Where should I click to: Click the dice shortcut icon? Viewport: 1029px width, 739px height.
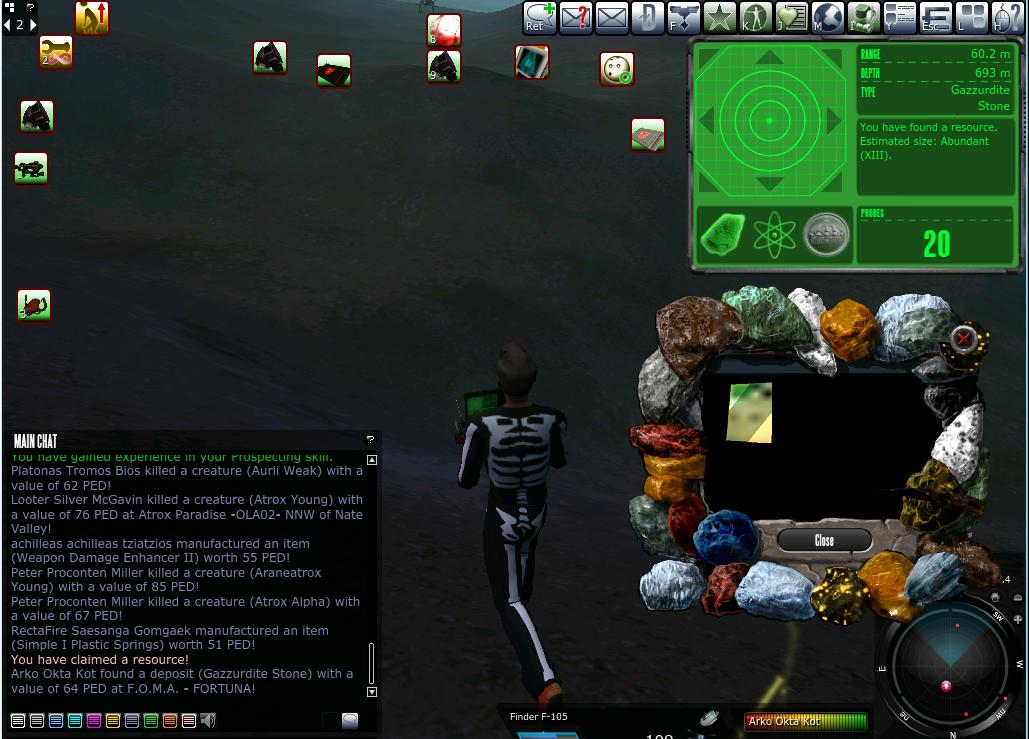(617, 69)
